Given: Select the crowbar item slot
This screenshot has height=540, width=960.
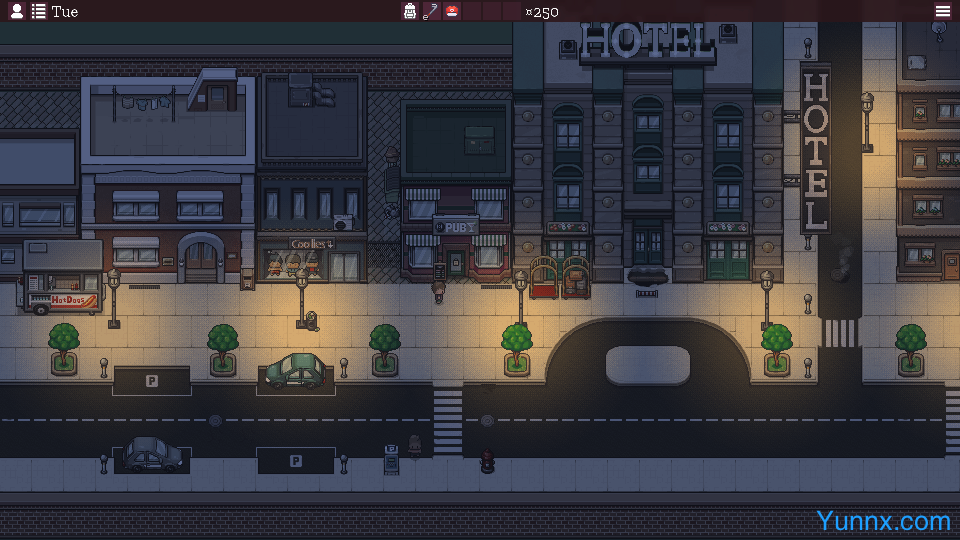Looking at the screenshot, I should [x=431, y=11].
